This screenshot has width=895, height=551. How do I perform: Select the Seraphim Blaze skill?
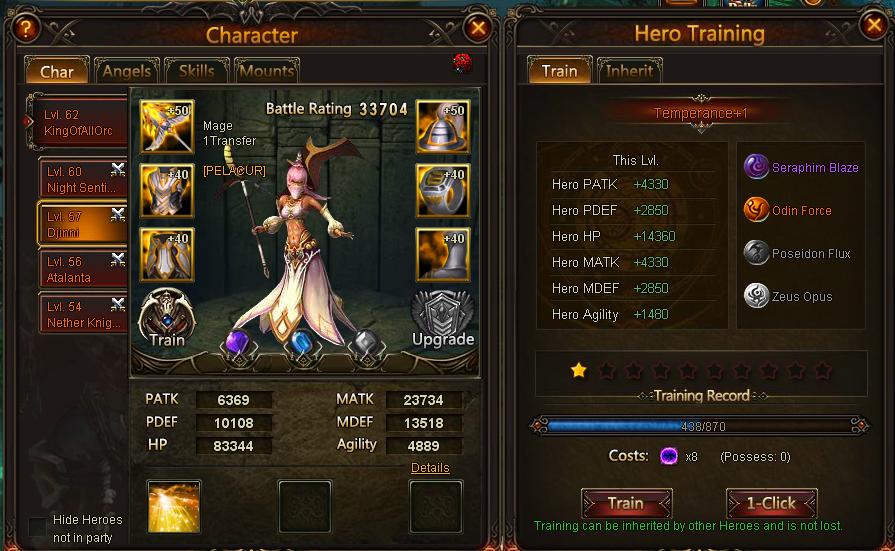coord(757,167)
